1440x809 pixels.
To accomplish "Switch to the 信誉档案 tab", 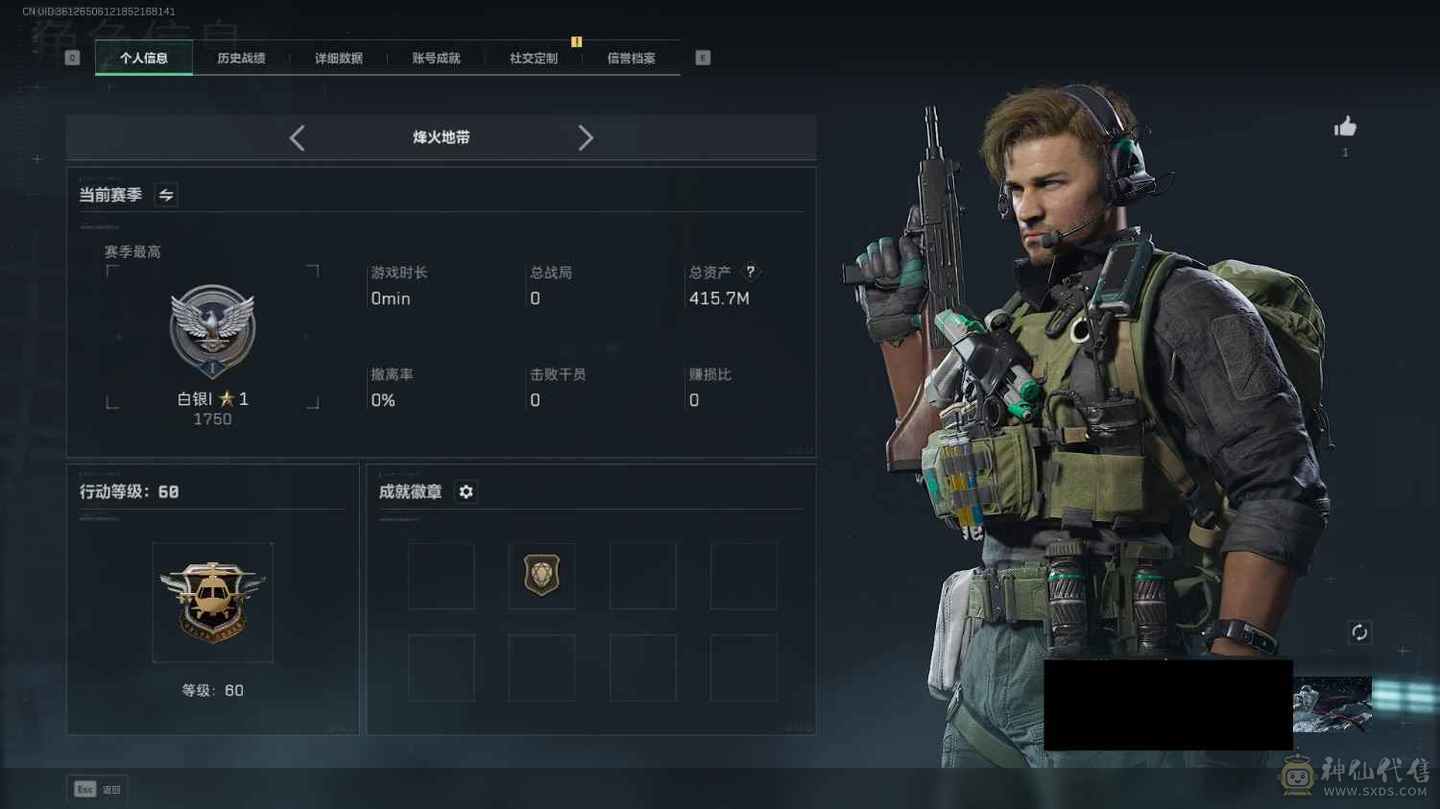I will 631,58.
